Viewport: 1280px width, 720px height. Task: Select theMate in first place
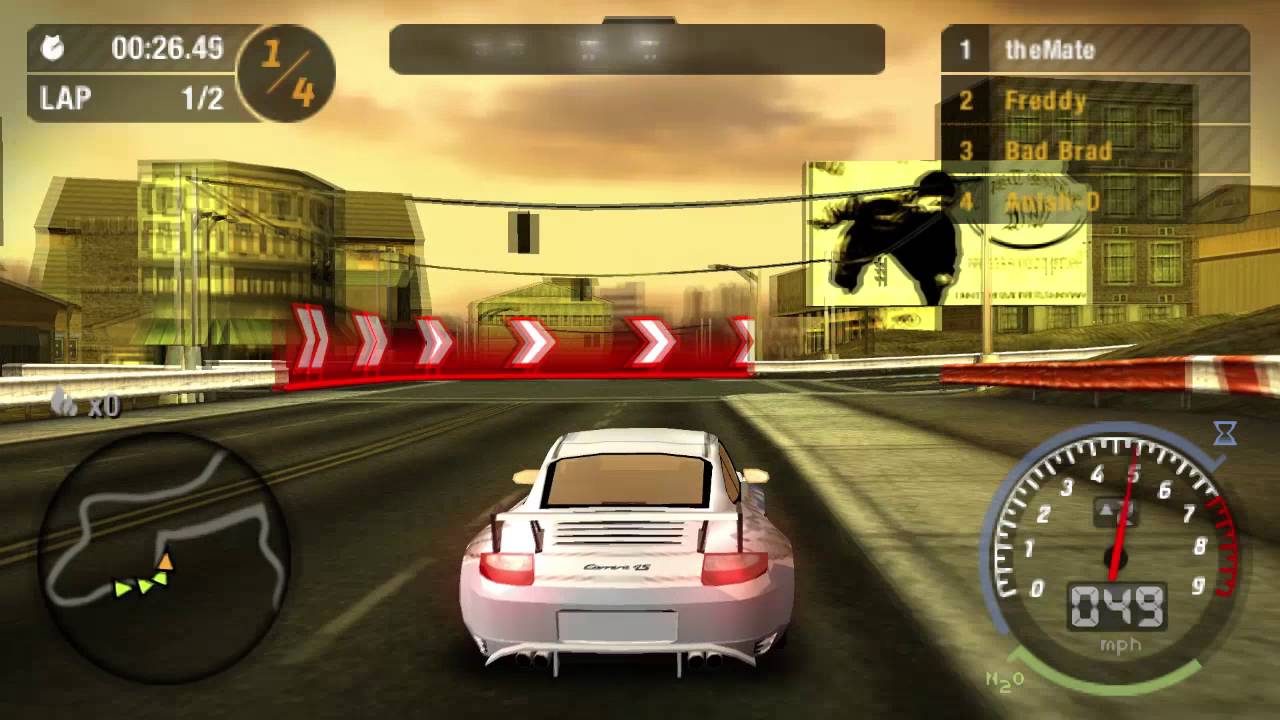(x=1050, y=50)
